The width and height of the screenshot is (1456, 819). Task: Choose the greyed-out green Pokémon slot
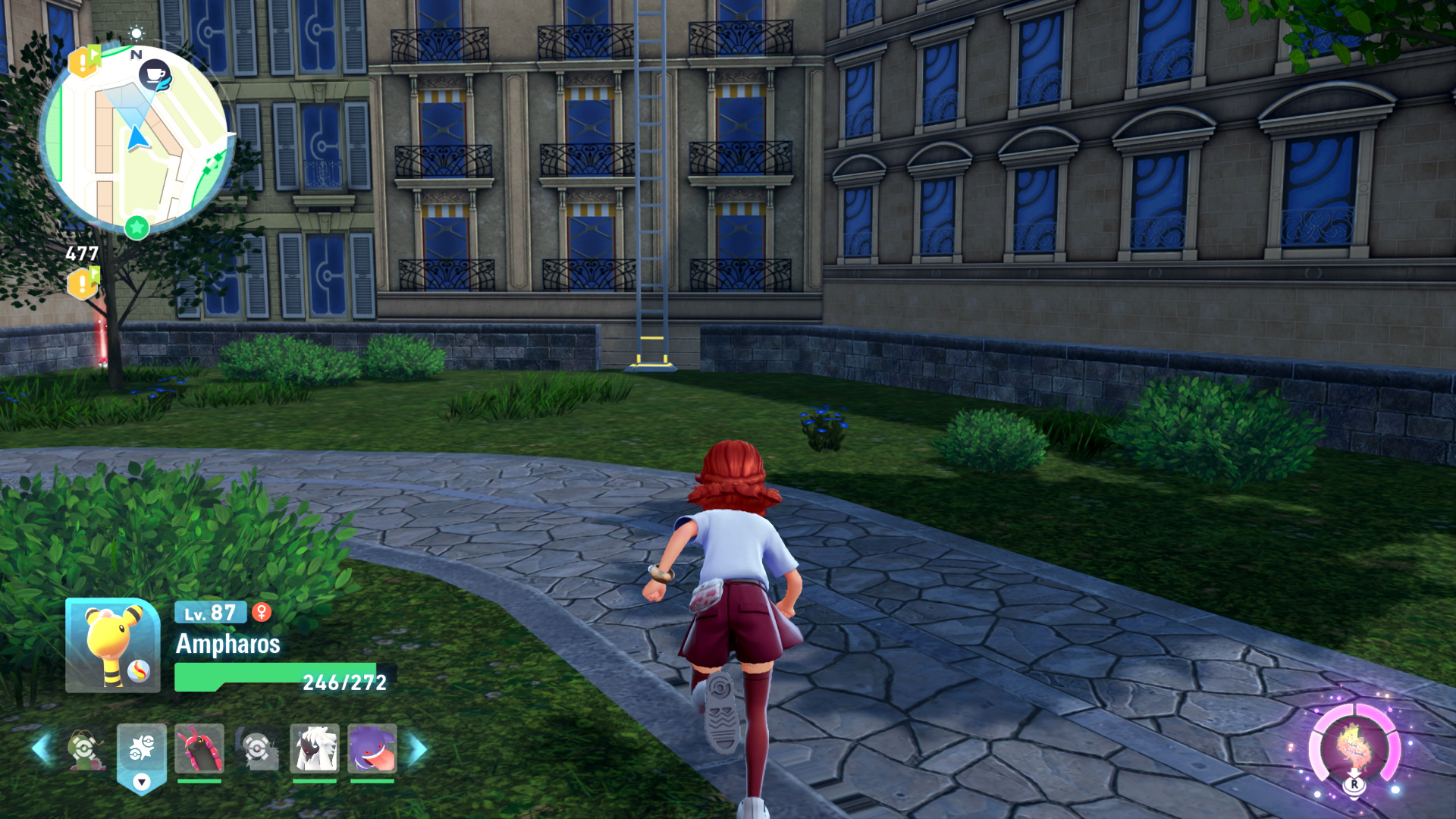(x=86, y=749)
